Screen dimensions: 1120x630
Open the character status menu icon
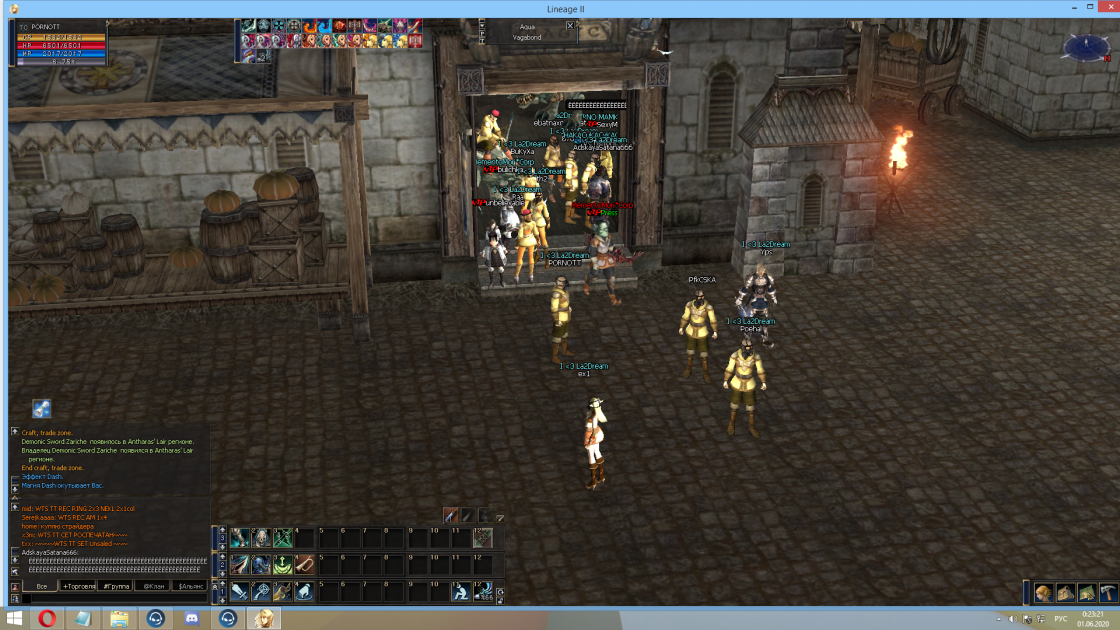[x=1043, y=592]
